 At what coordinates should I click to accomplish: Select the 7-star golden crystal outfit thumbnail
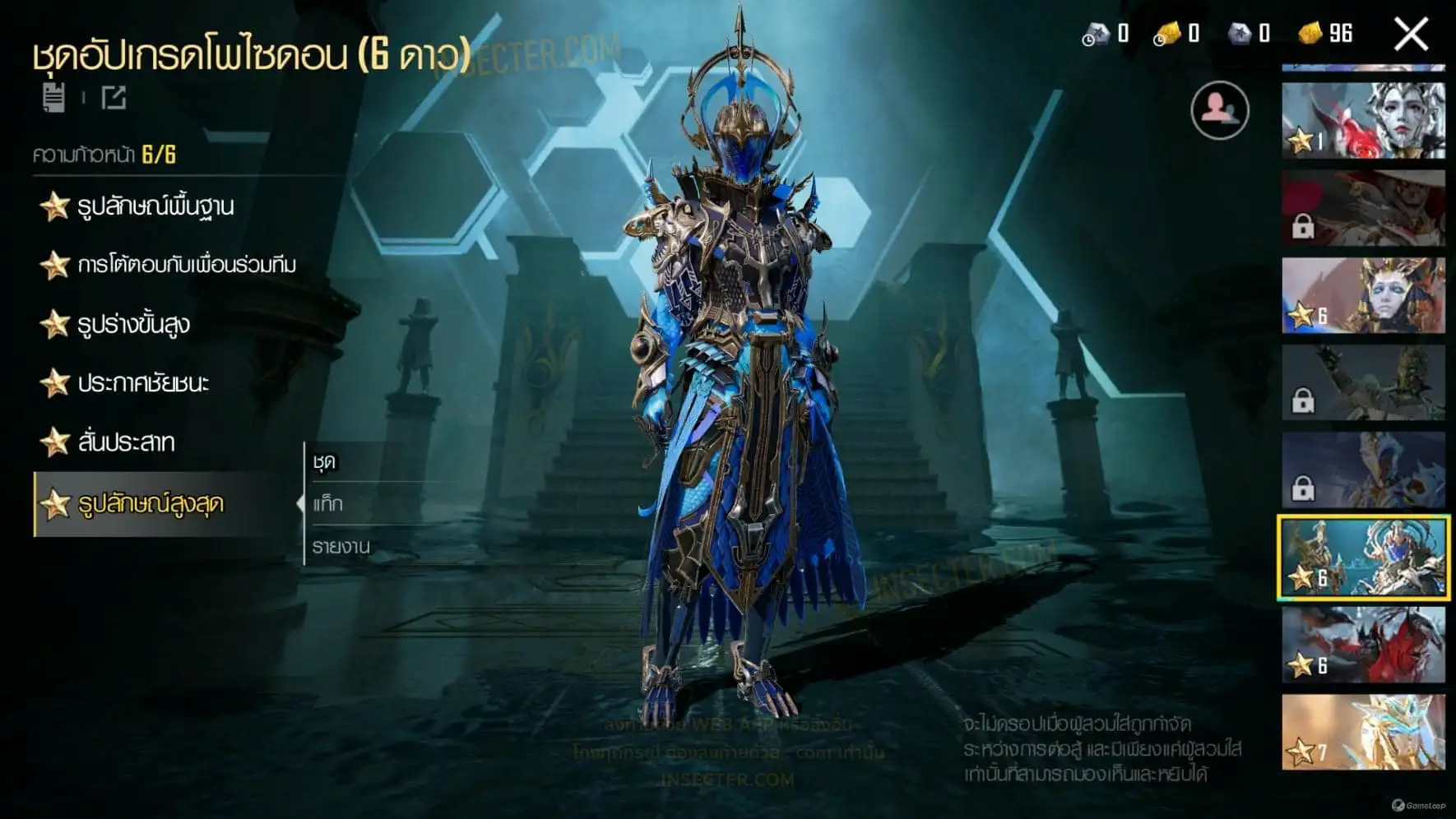pyautogui.click(x=1363, y=733)
